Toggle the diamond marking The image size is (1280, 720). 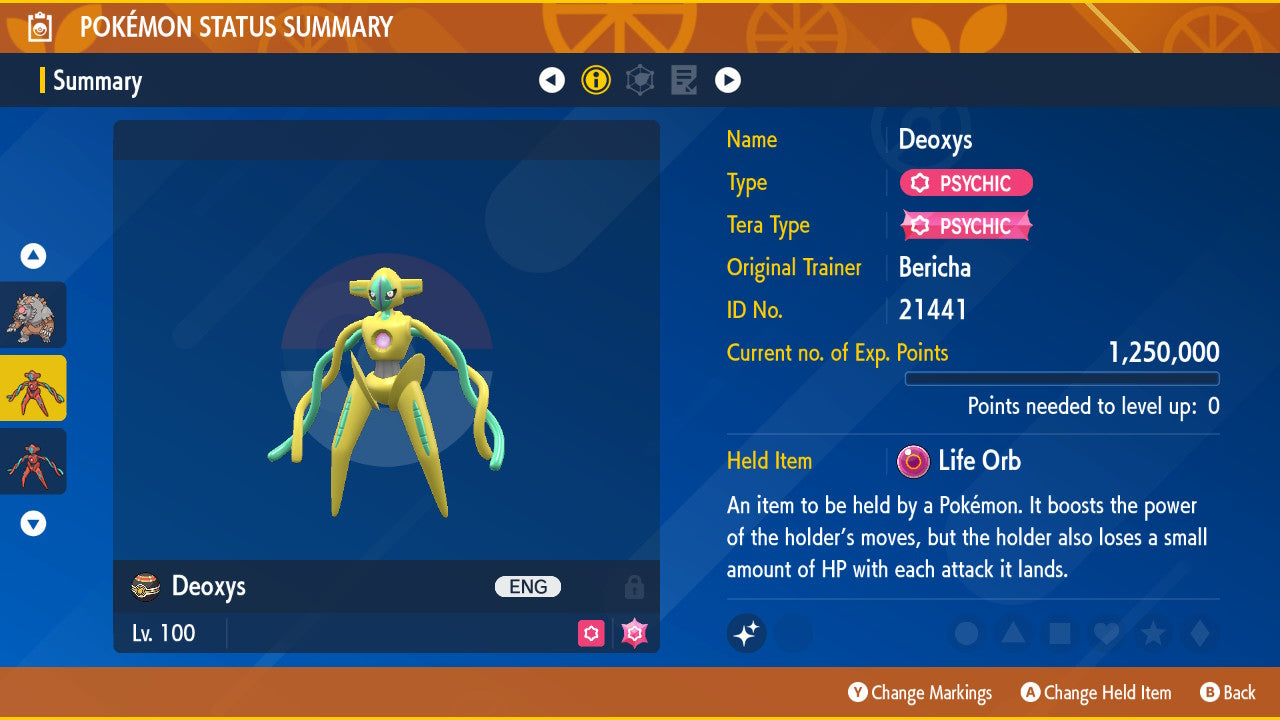coord(1198,633)
